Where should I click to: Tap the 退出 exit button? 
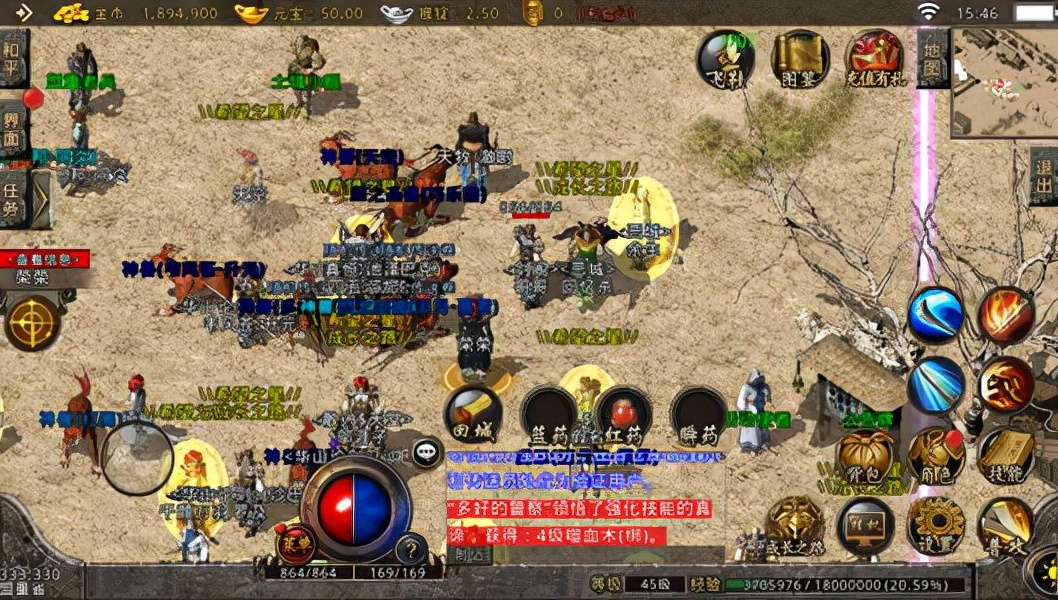[x=1043, y=176]
